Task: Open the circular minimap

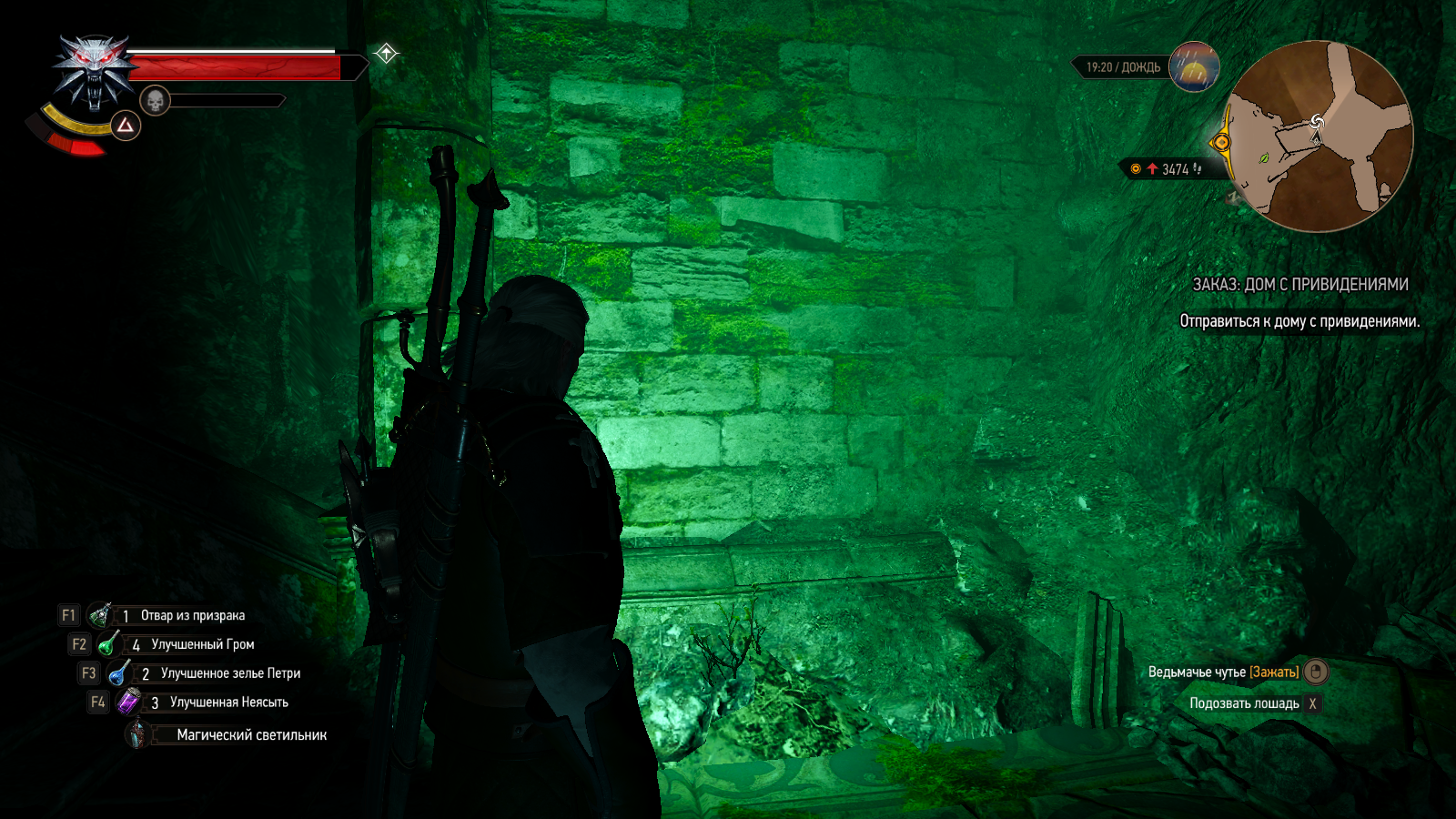Action: [1319, 136]
